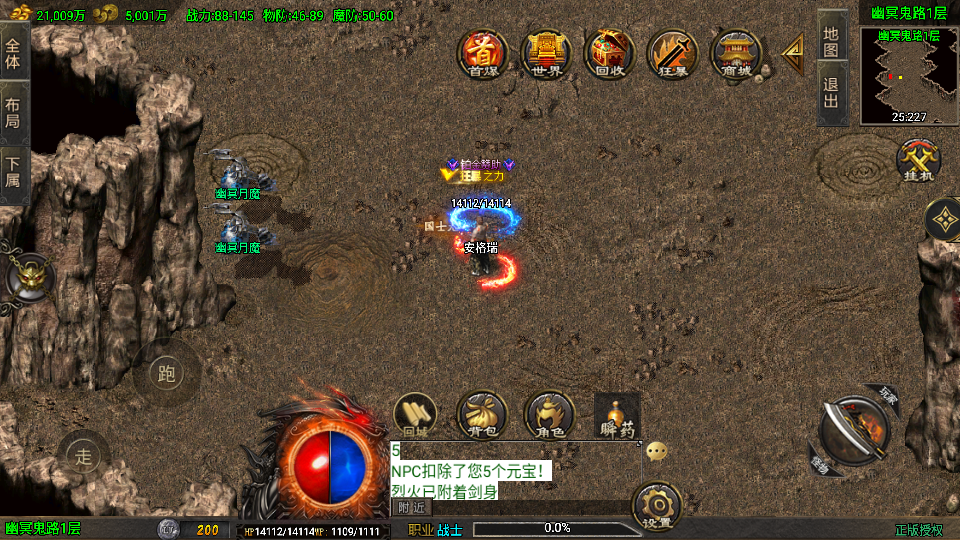Use the 瞬药 instant potion slot

617,415
